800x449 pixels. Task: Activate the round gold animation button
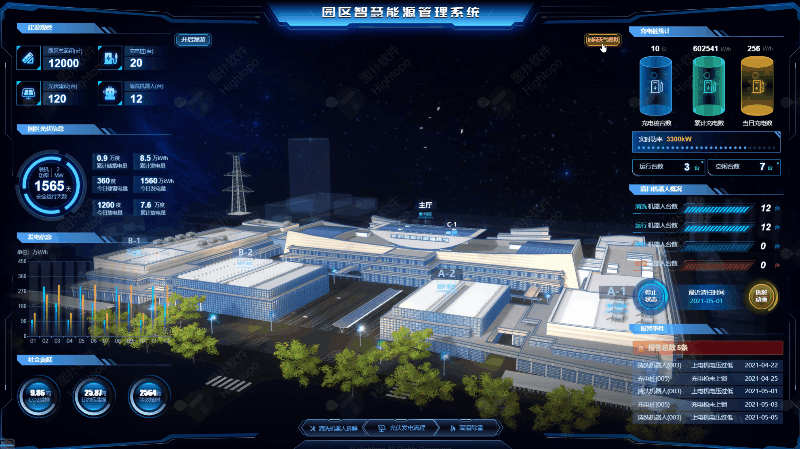click(x=762, y=295)
